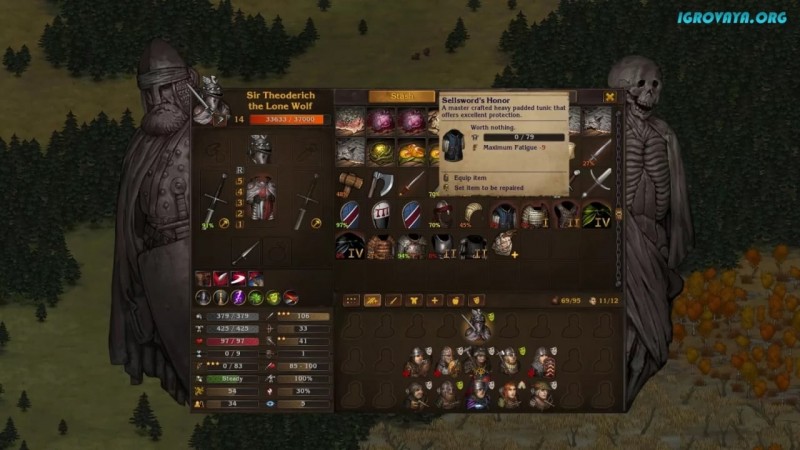
Task: Pick the wooden mallet stash item
Action: point(350,183)
